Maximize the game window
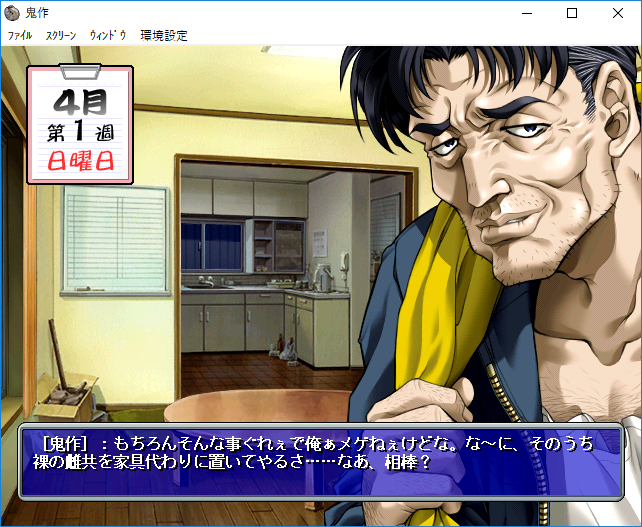 572,13
